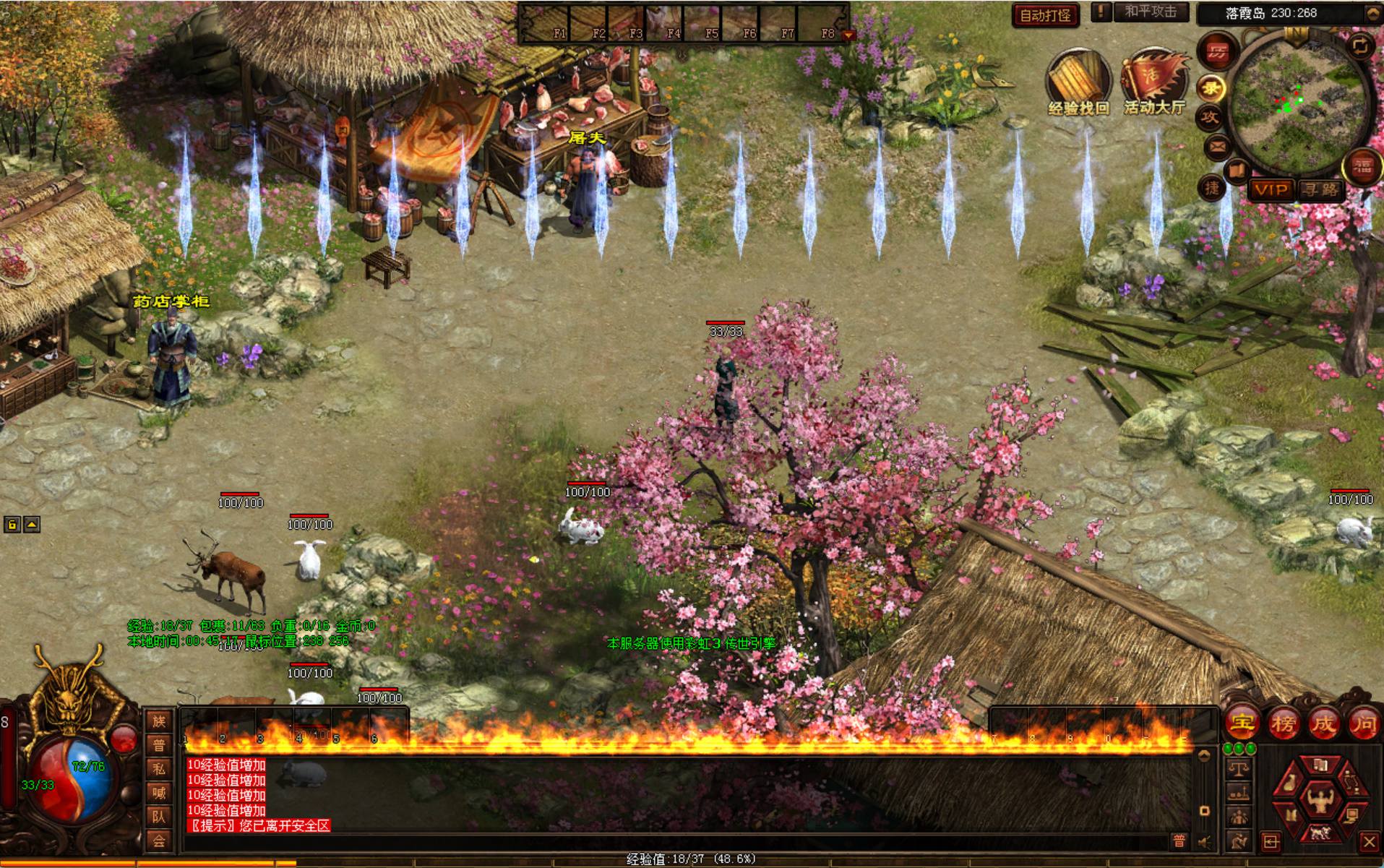Image resolution: width=1384 pixels, height=868 pixels.
Task: Open the bag pouch icon
Action: pos(1289,784)
